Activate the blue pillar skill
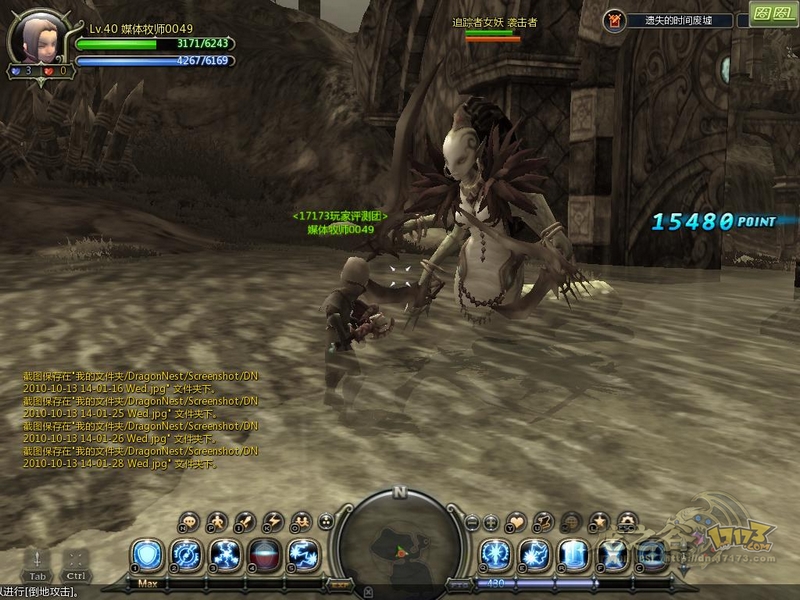The image size is (800, 600). 572,555
